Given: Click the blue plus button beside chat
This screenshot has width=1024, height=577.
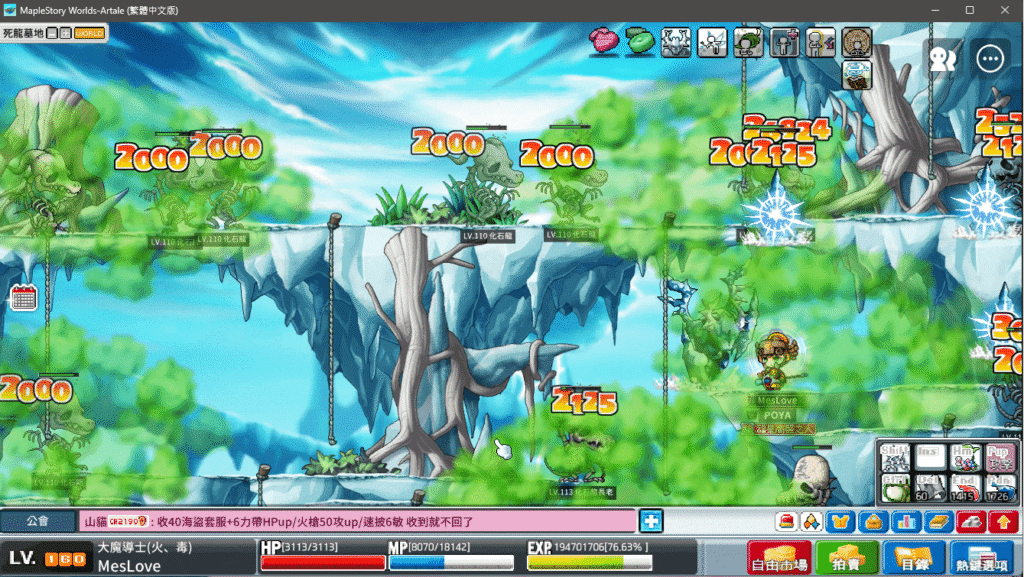Looking at the screenshot, I should coord(651,521).
